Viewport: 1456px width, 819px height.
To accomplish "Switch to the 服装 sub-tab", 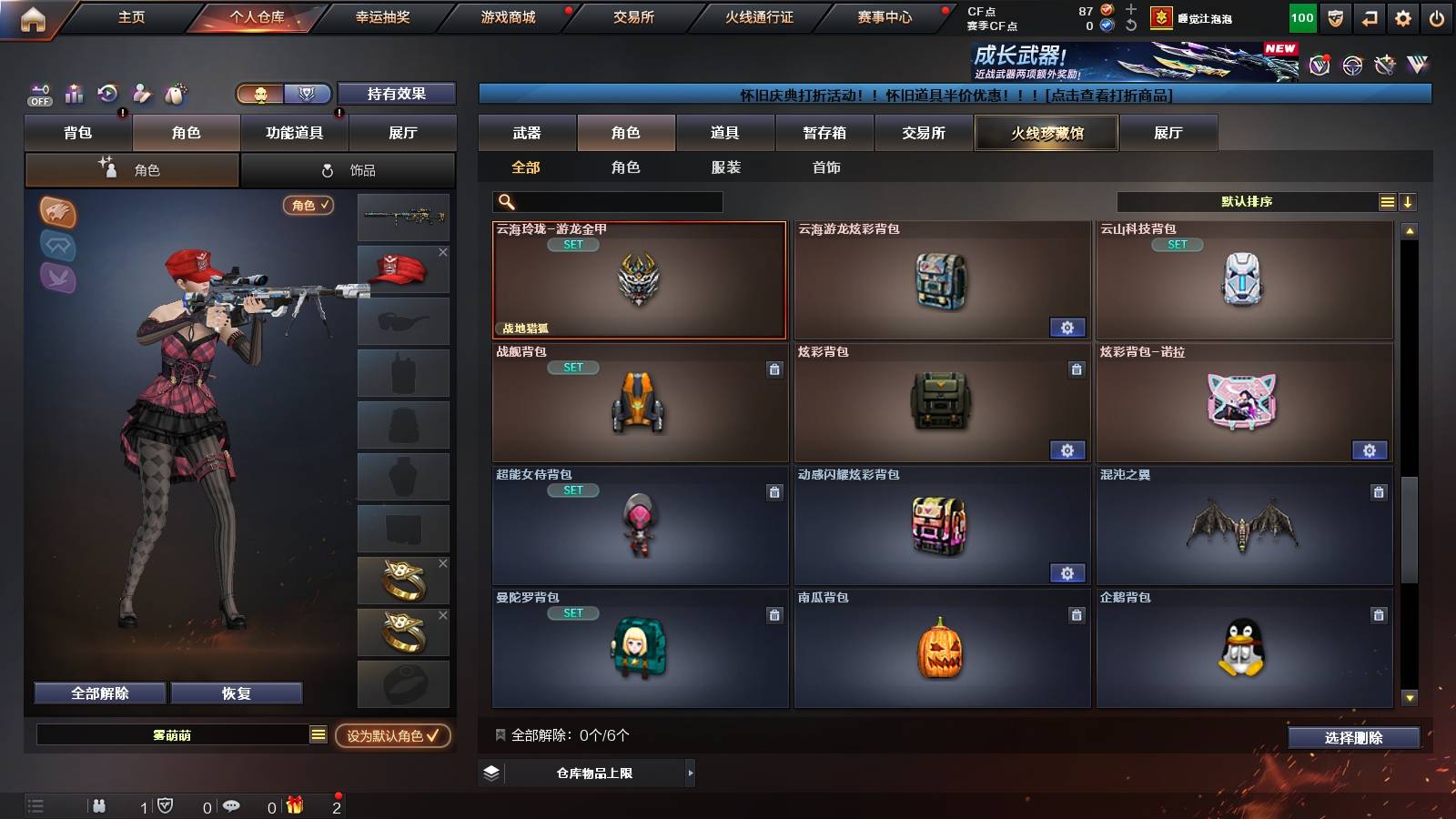I will tap(726, 167).
